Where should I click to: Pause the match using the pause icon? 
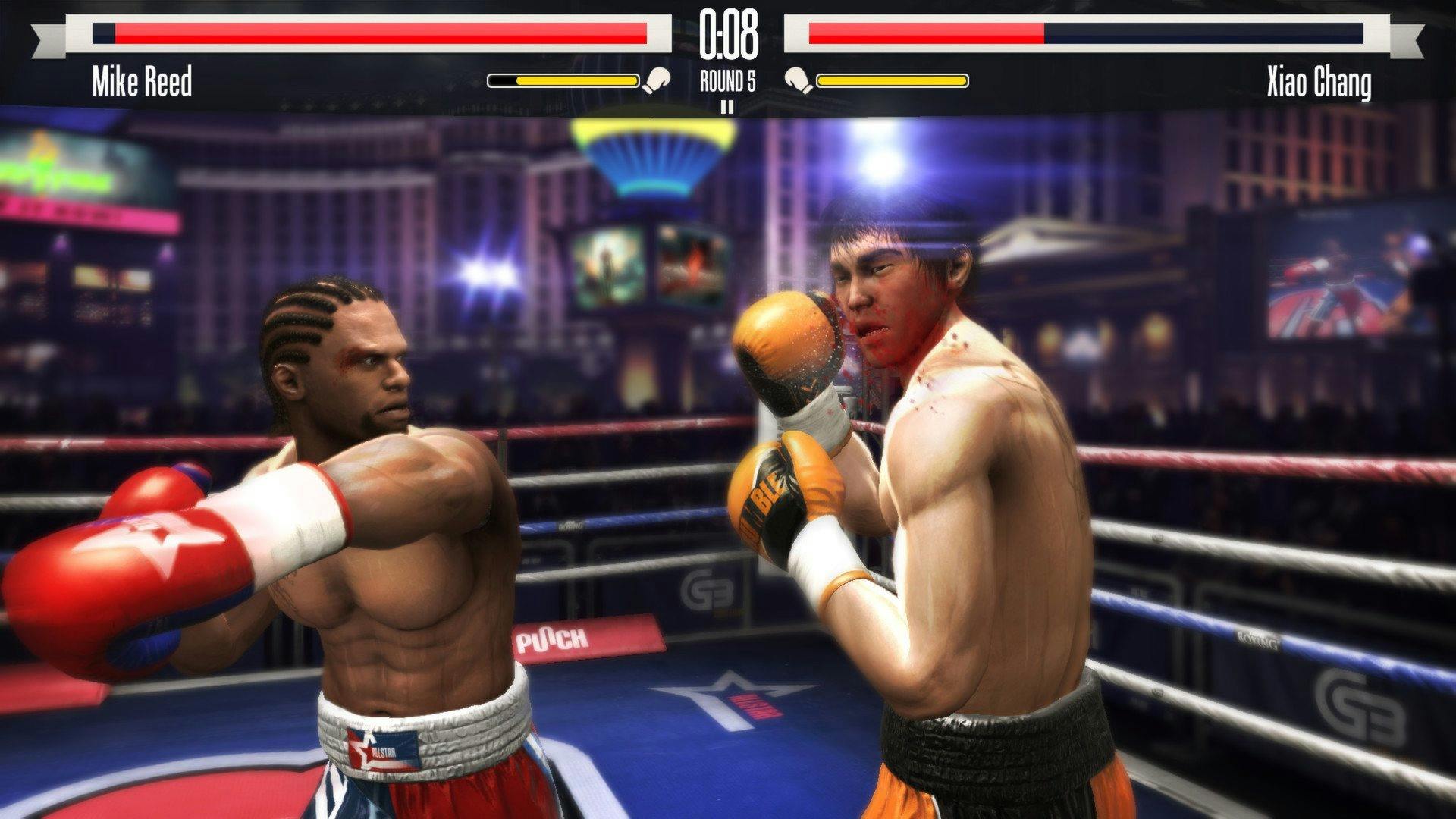pyautogui.click(x=727, y=106)
